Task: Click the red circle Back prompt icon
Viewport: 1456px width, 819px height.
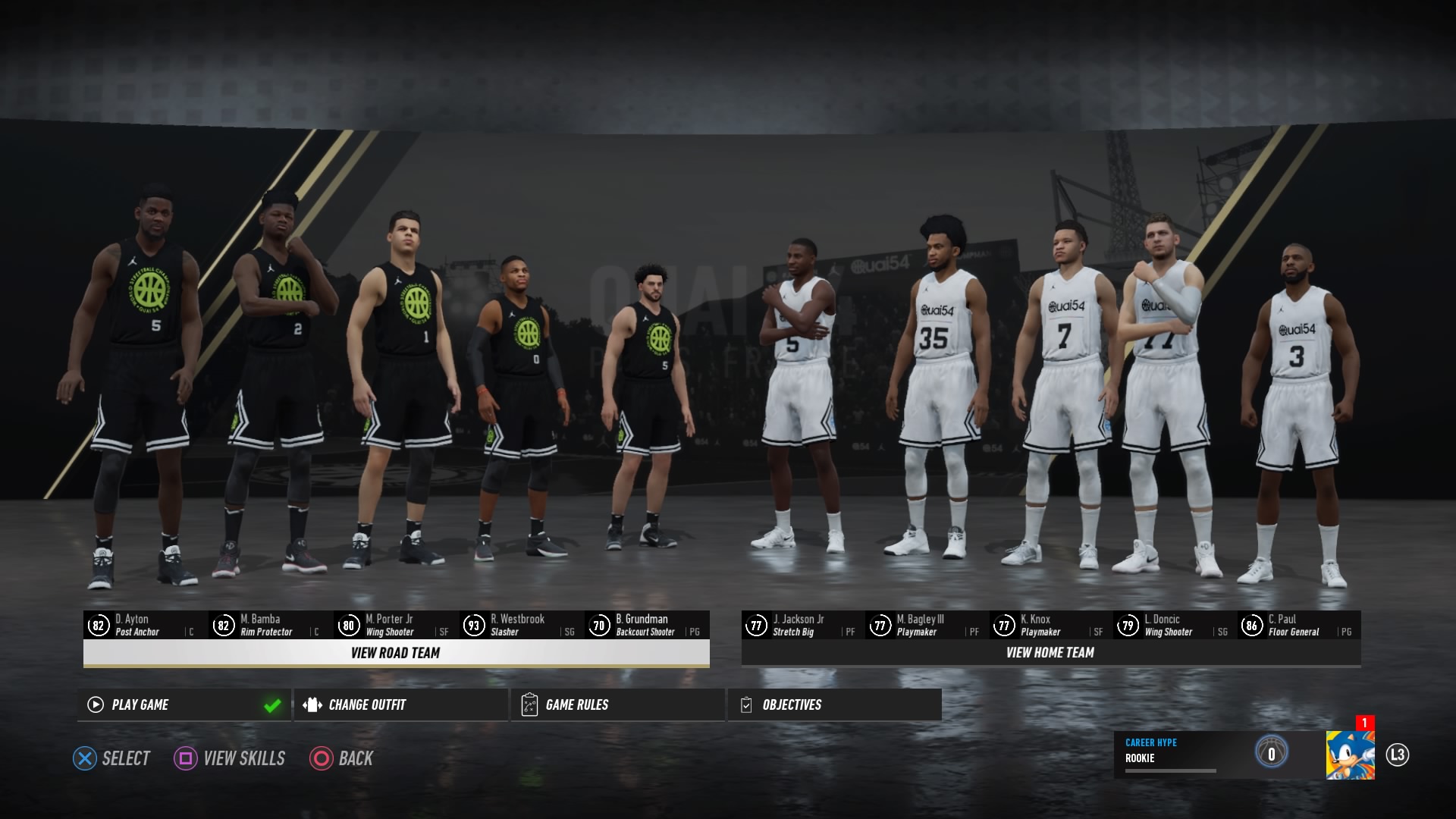Action: click(321, 758)
